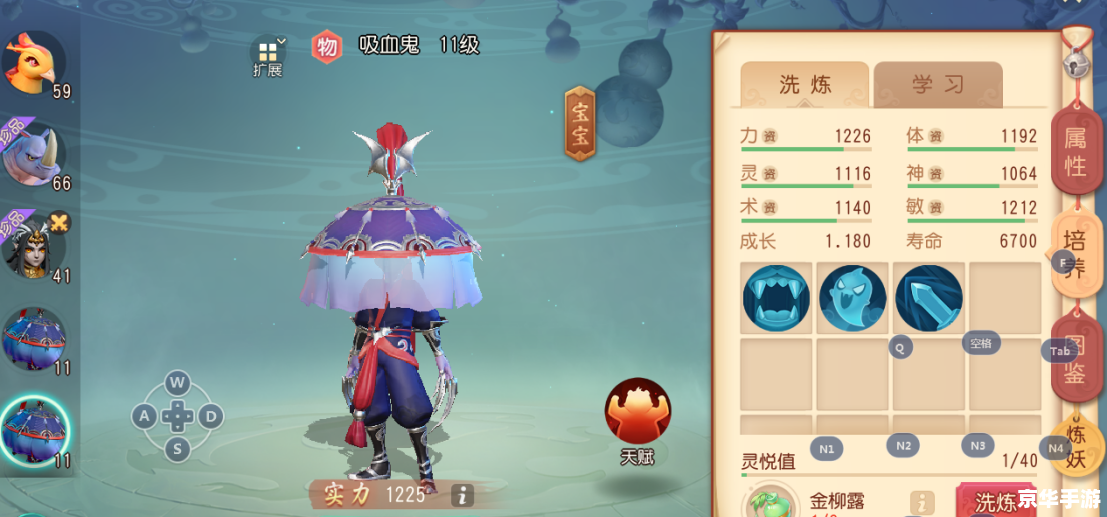The height and width of the screenshot is (517, 1107).
Task: Click the padlock icon at panel corner
Action: 1075,60
